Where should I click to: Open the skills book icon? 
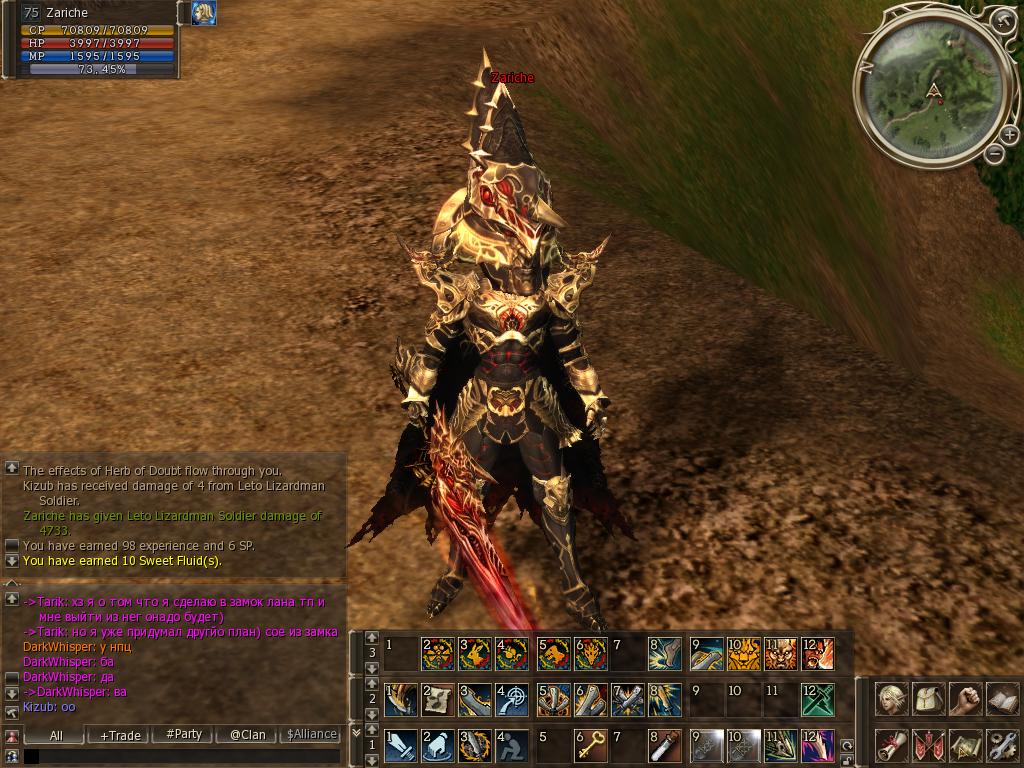(1001, 698)
